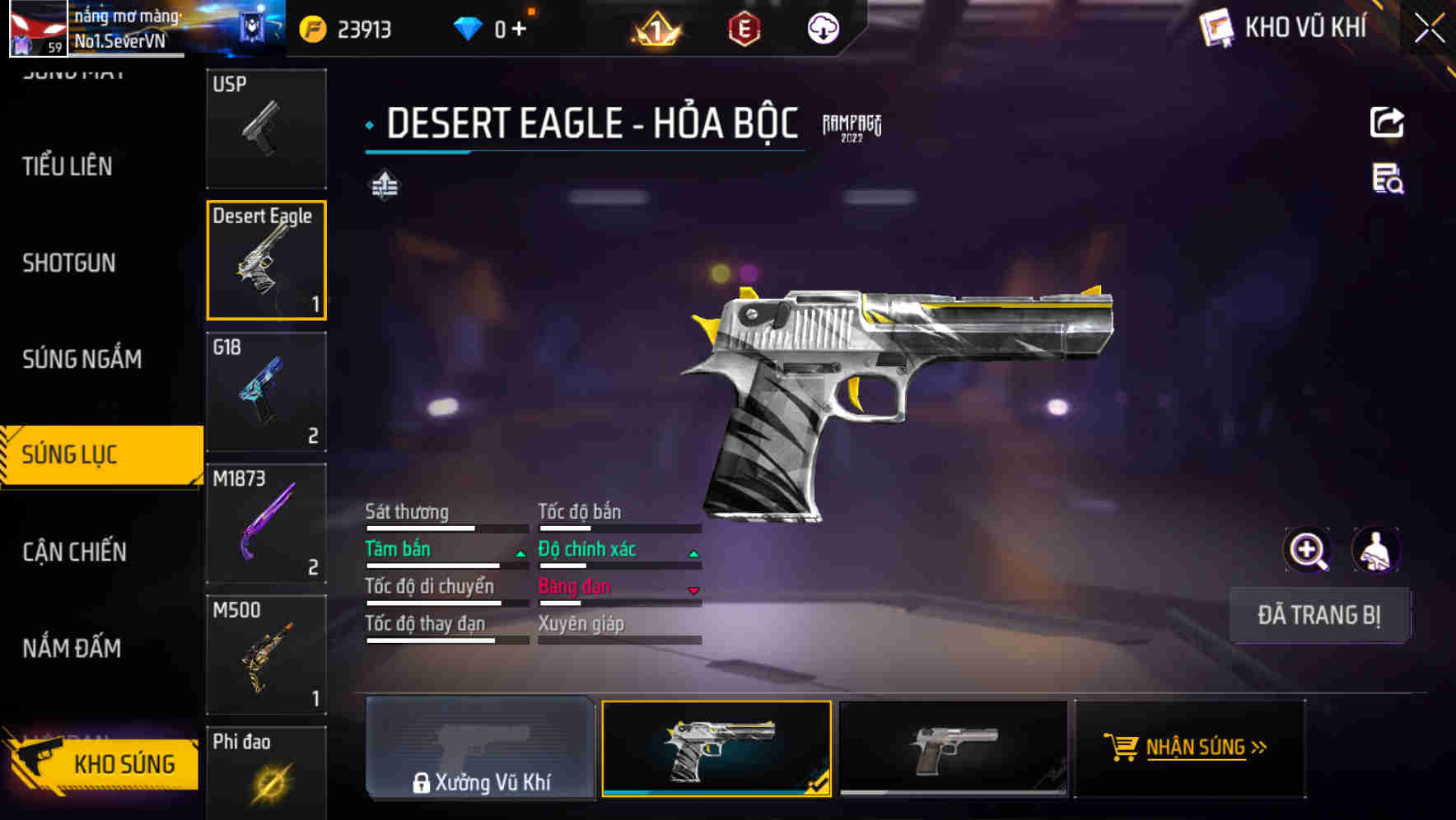Select the Súng Ngắm category
The width and height of the screenshot is (1456, 820).
tap(82, 359)
